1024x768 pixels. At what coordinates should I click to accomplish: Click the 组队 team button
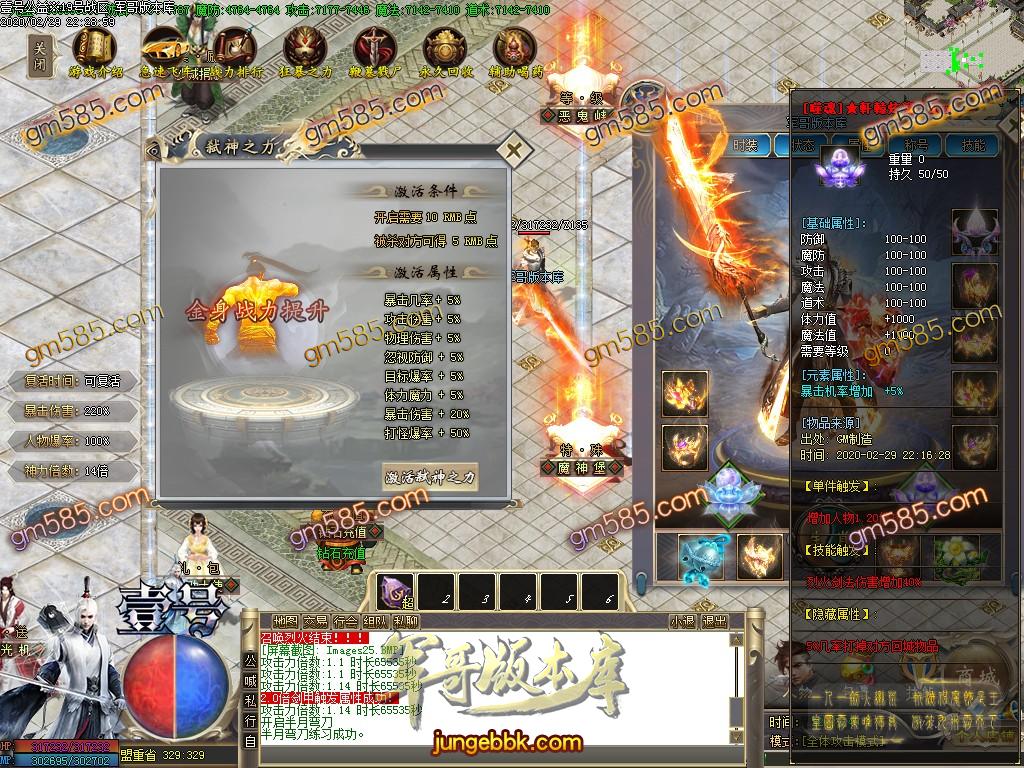click(376, 621)
